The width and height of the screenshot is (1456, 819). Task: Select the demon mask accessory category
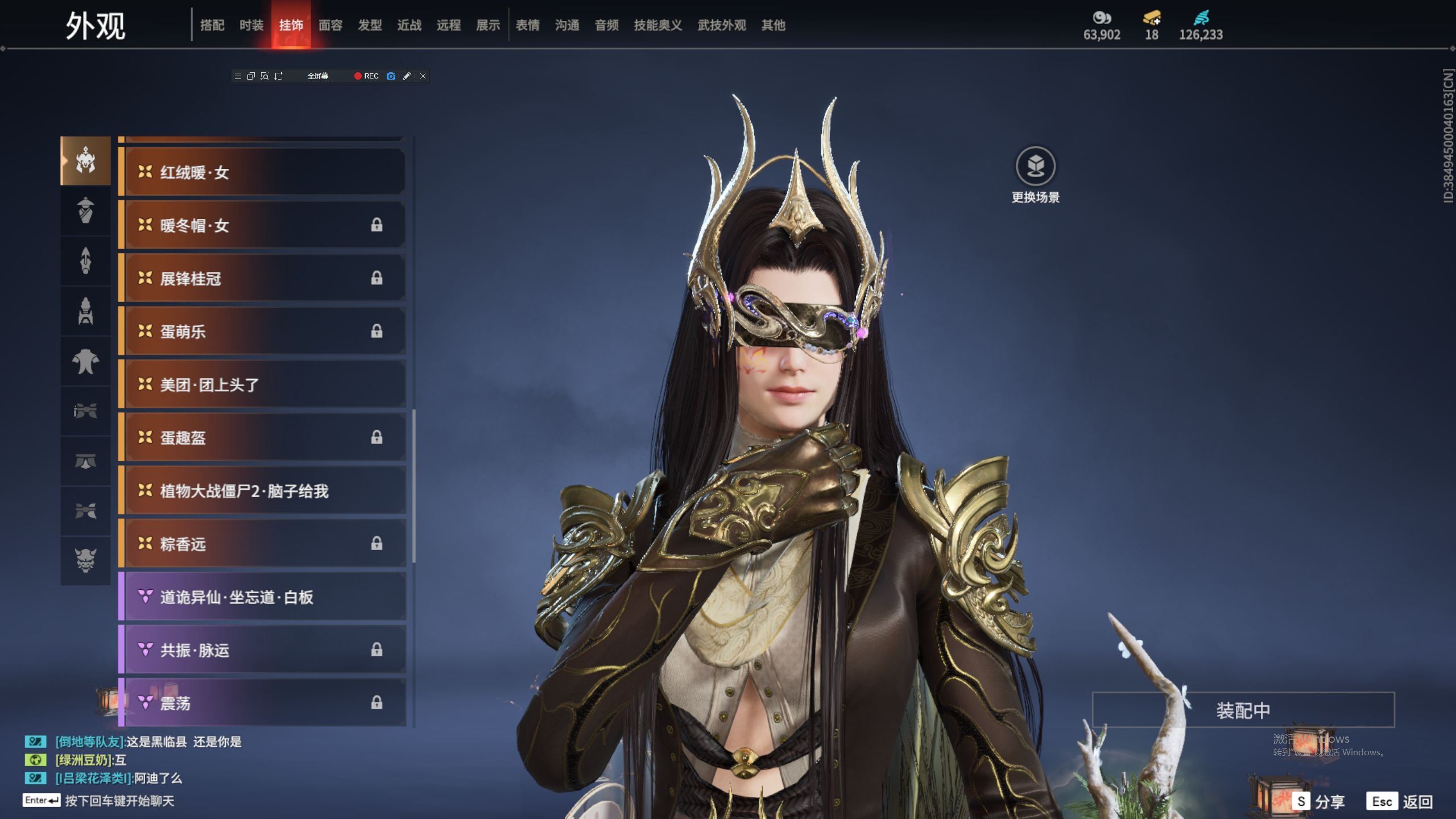(x=85, y=560)
